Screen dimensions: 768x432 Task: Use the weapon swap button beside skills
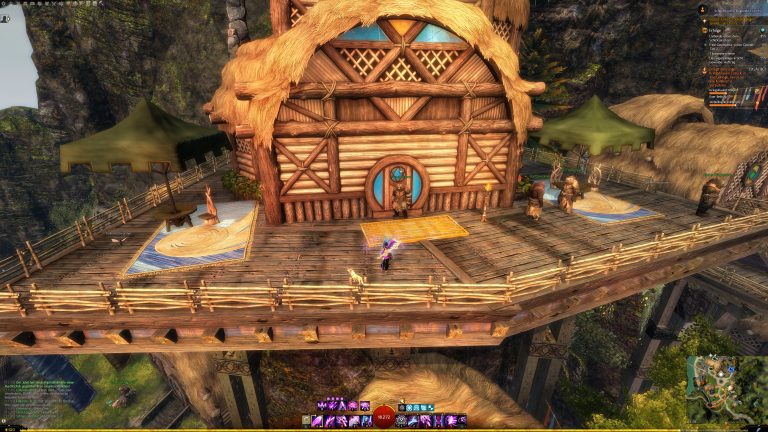coord(306,421)
